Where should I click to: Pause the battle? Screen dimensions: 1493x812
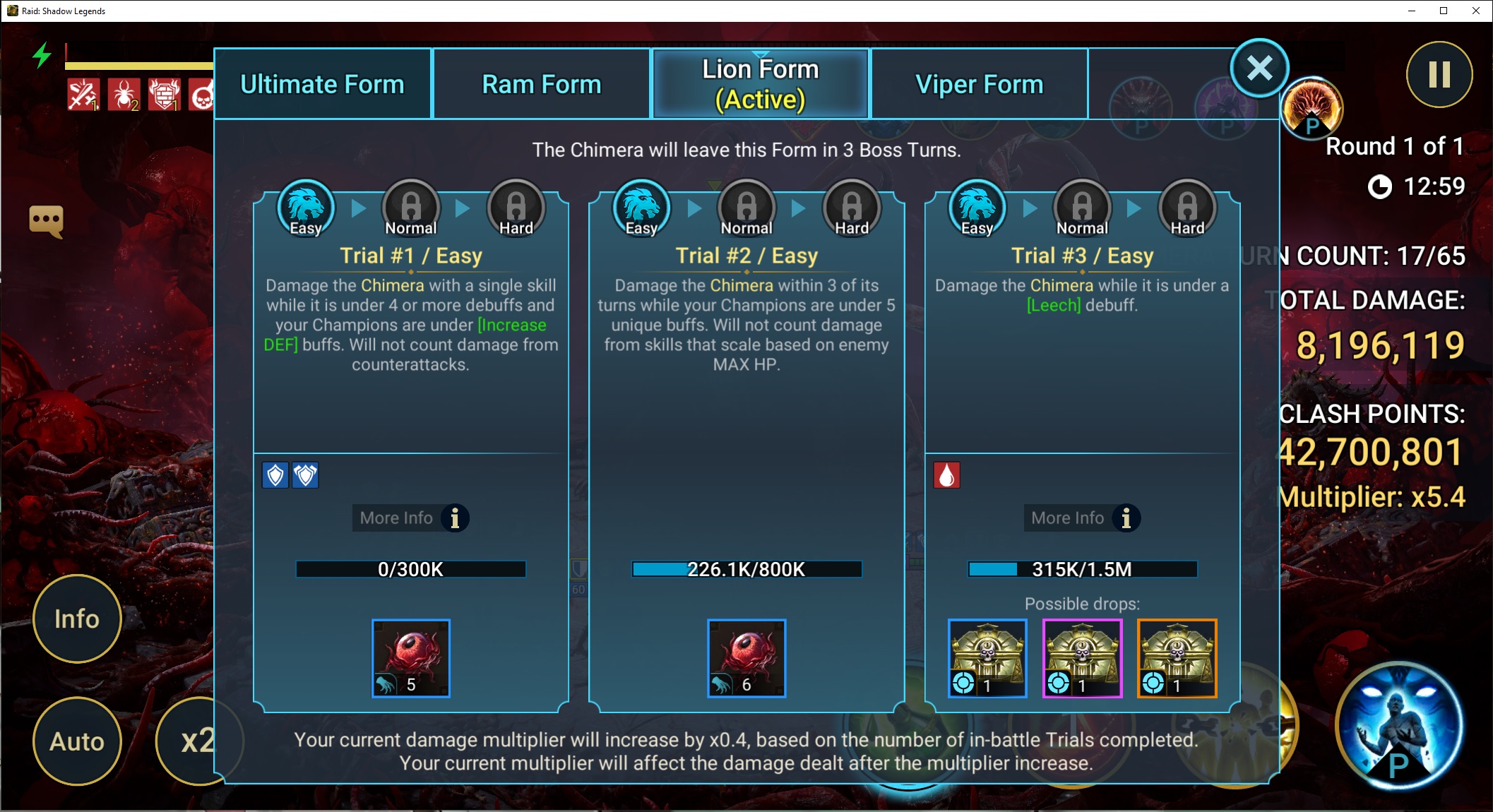point(1439,74)
